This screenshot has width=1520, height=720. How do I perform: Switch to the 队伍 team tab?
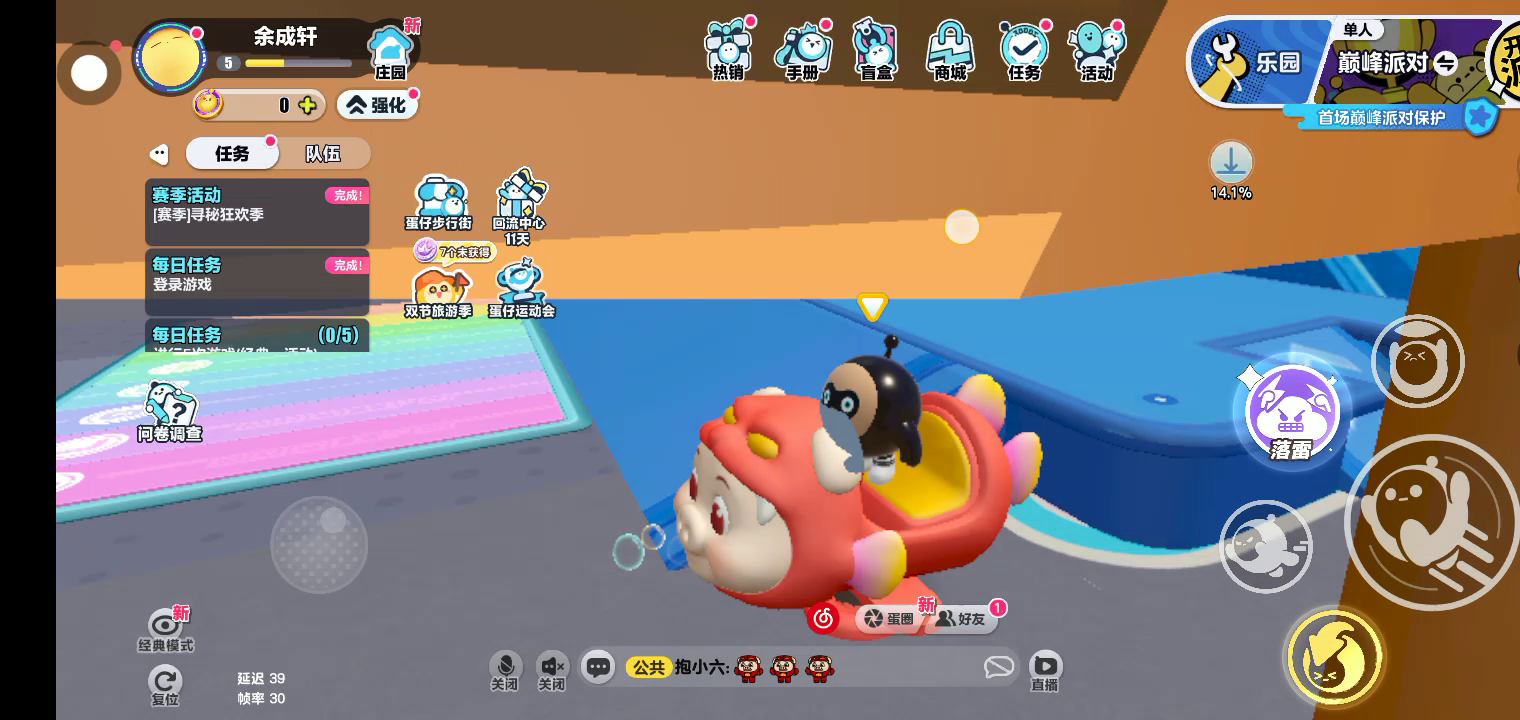coord(322,154)
